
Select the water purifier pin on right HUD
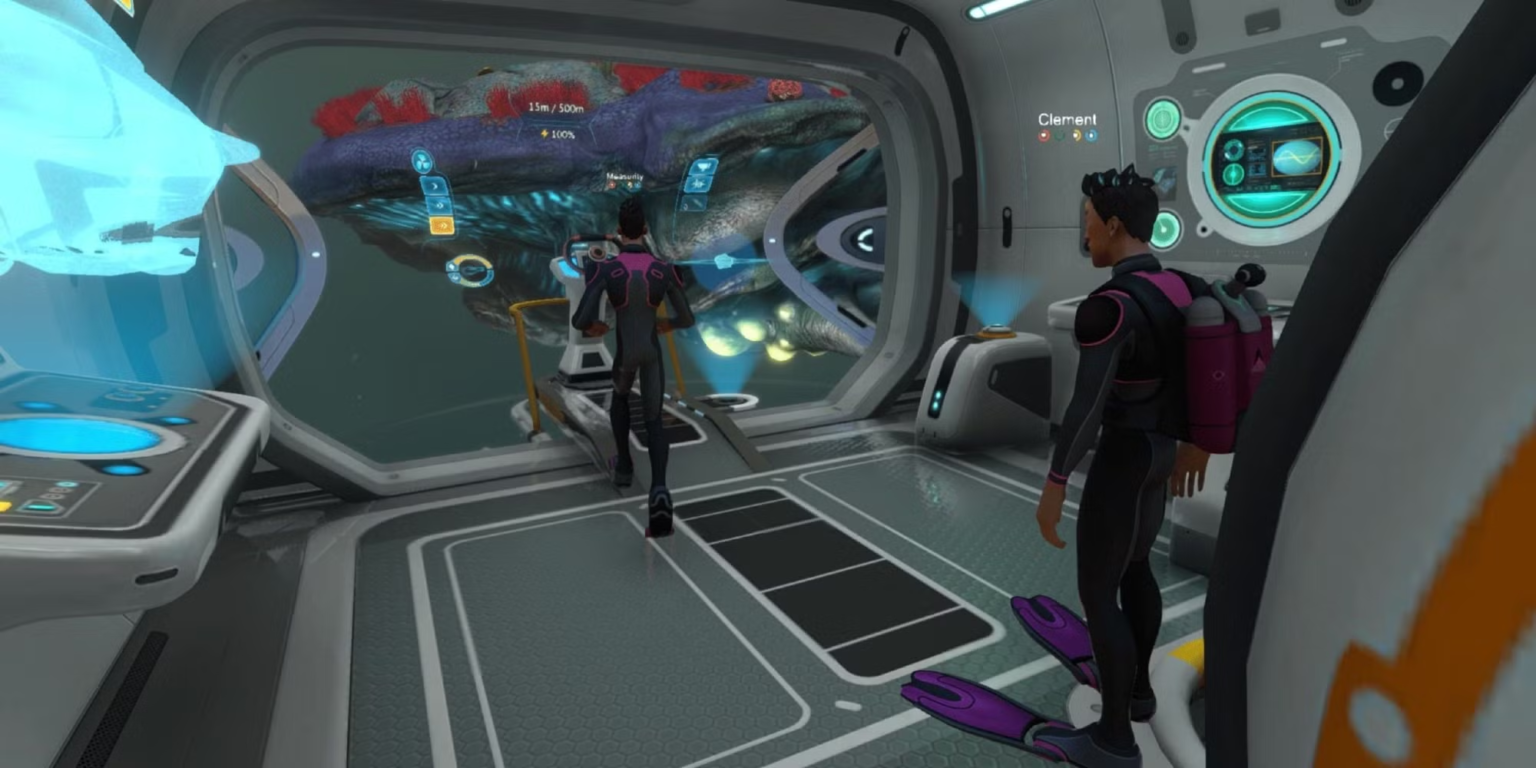coord(704,167)
